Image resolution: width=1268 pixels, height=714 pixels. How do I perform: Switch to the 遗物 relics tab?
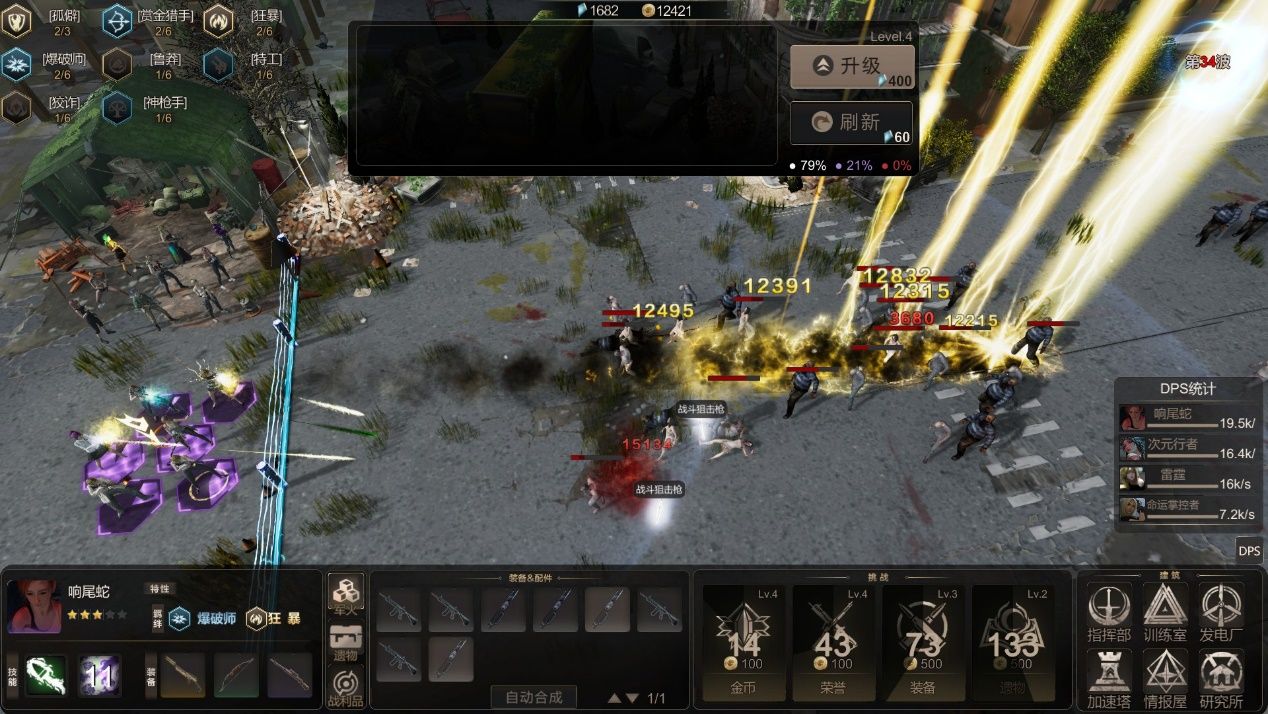tap(346, 638)
